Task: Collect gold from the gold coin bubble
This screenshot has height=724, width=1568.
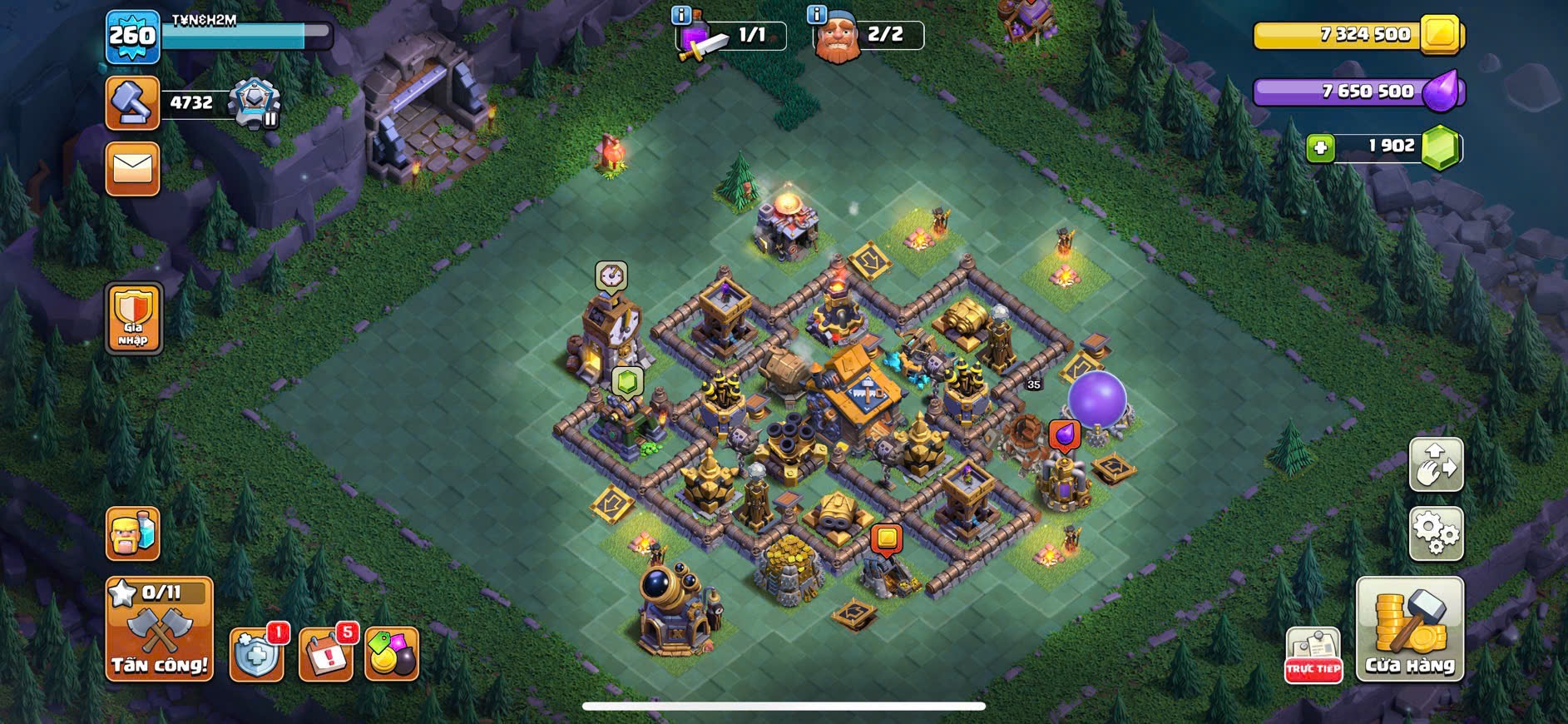Action: click(x=887, y=538)
